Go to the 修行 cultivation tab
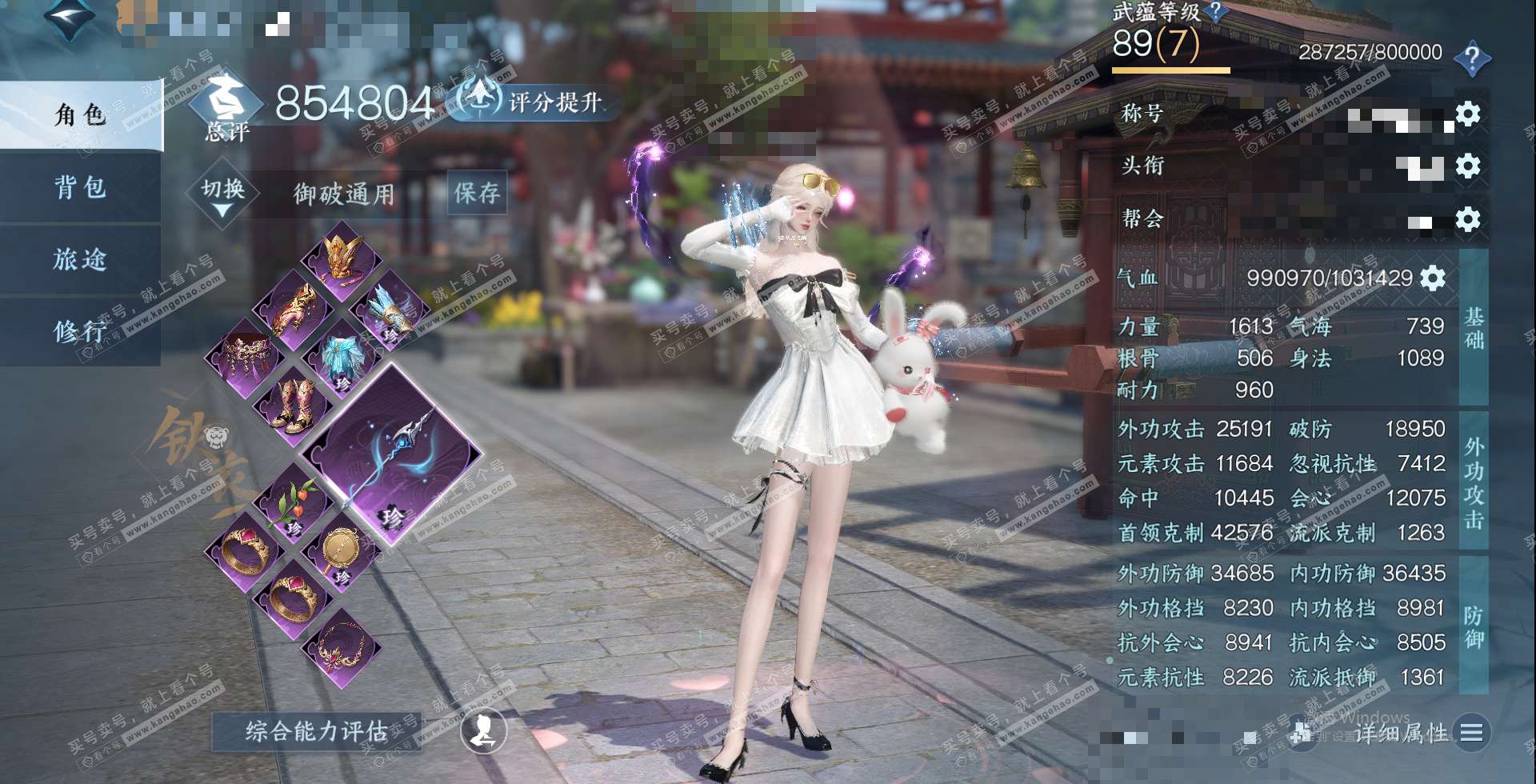Viewport: 1536px width, 784px height. point(80,331)
